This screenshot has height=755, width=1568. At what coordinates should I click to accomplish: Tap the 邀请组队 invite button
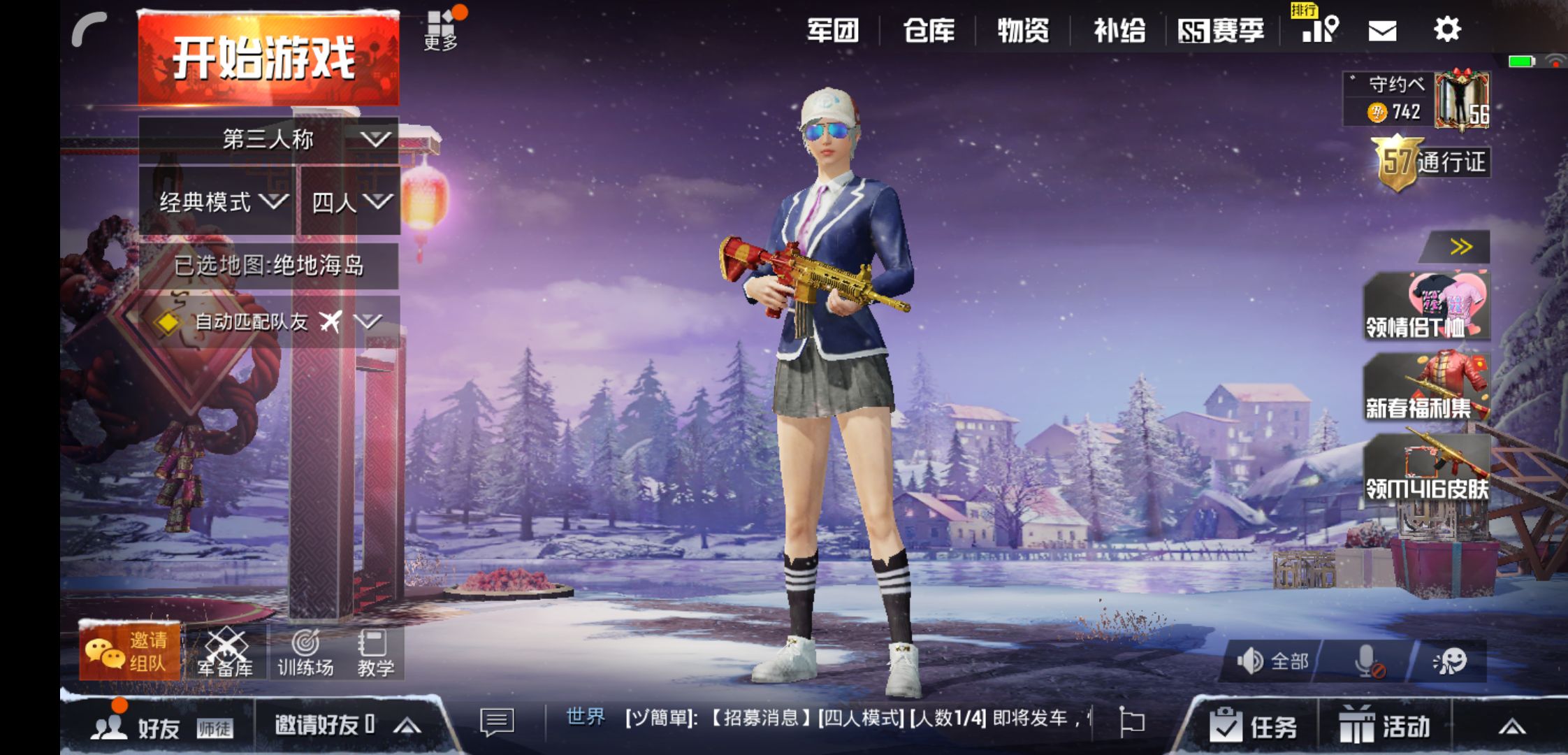130,652
